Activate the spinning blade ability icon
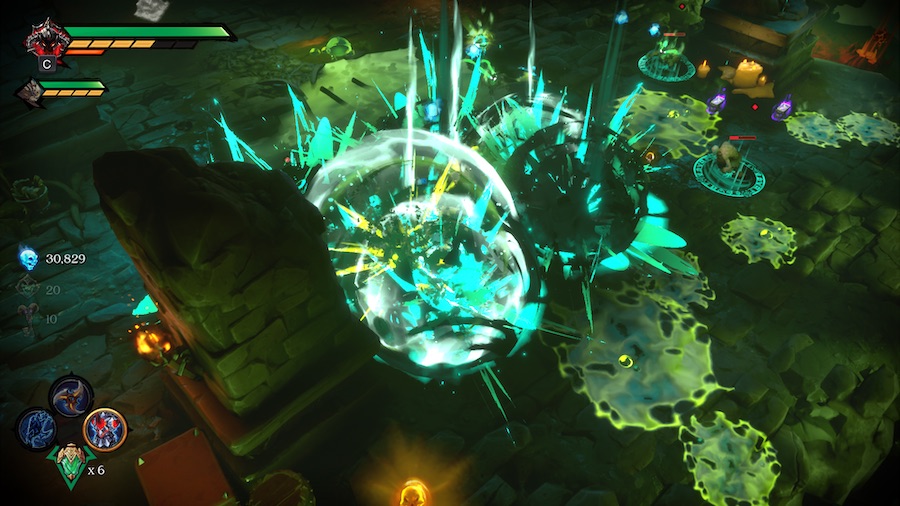Viewport: 900px width, 506px height. [x=71, y=396]
